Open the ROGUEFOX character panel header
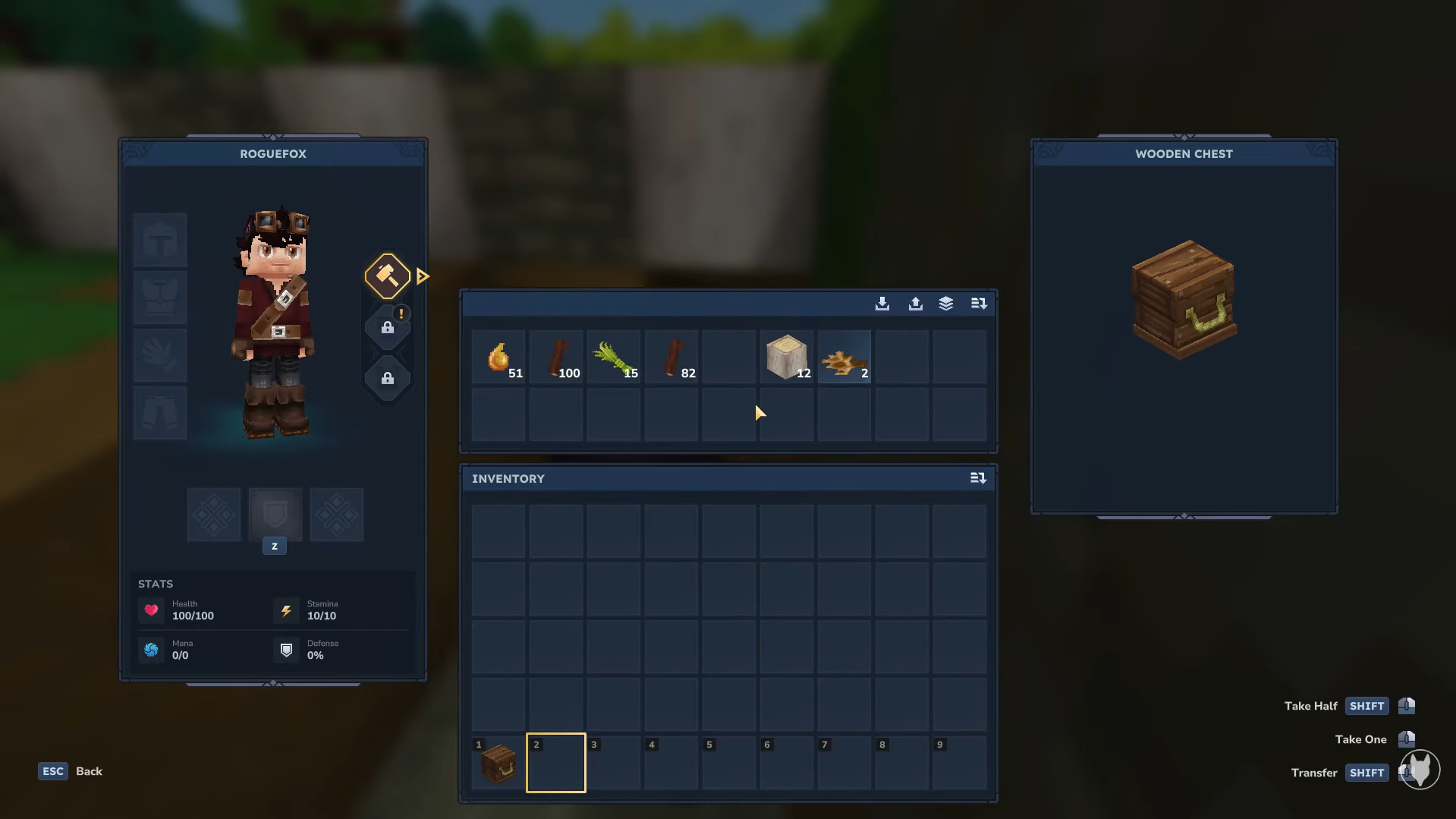 click(x=273, y=153)
